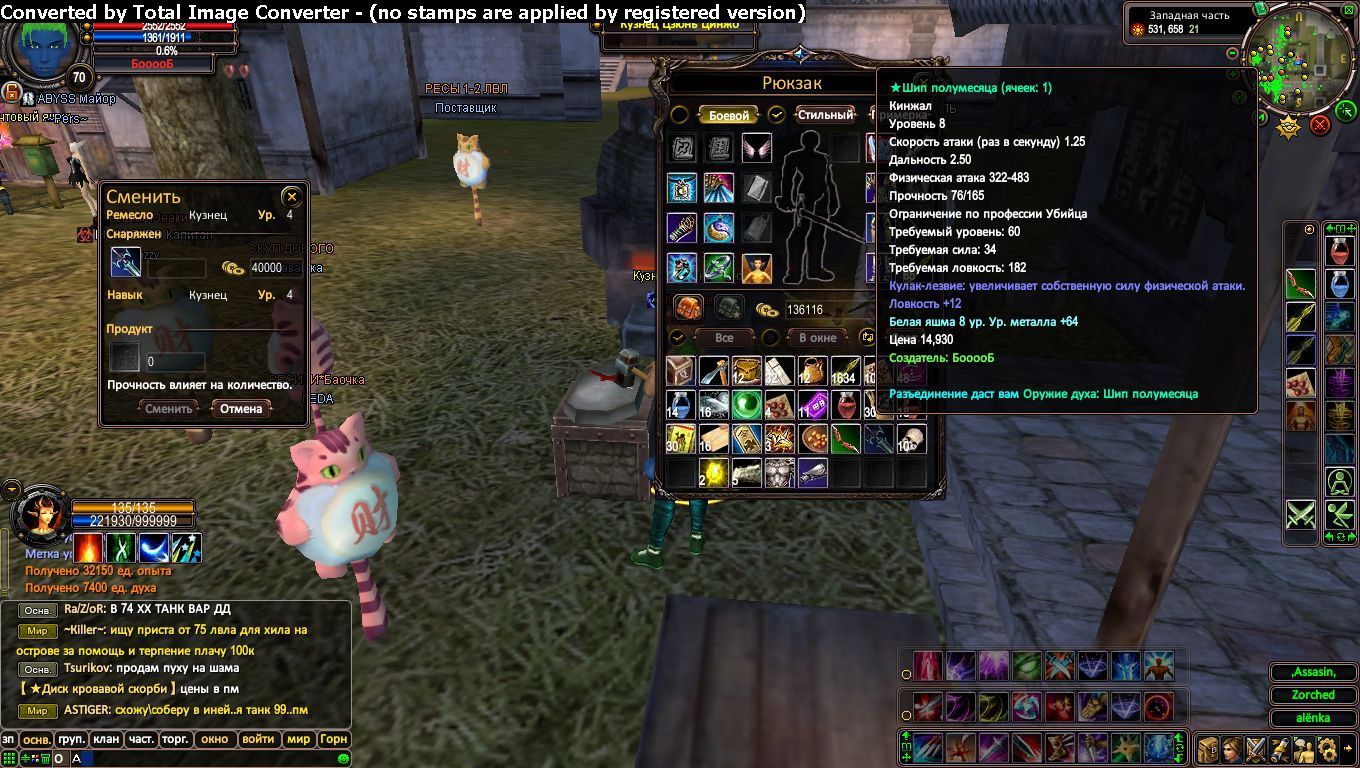Select the торг. trade chat tab
The height and width of the screenshot is (768, 1360).
(175, 740)
